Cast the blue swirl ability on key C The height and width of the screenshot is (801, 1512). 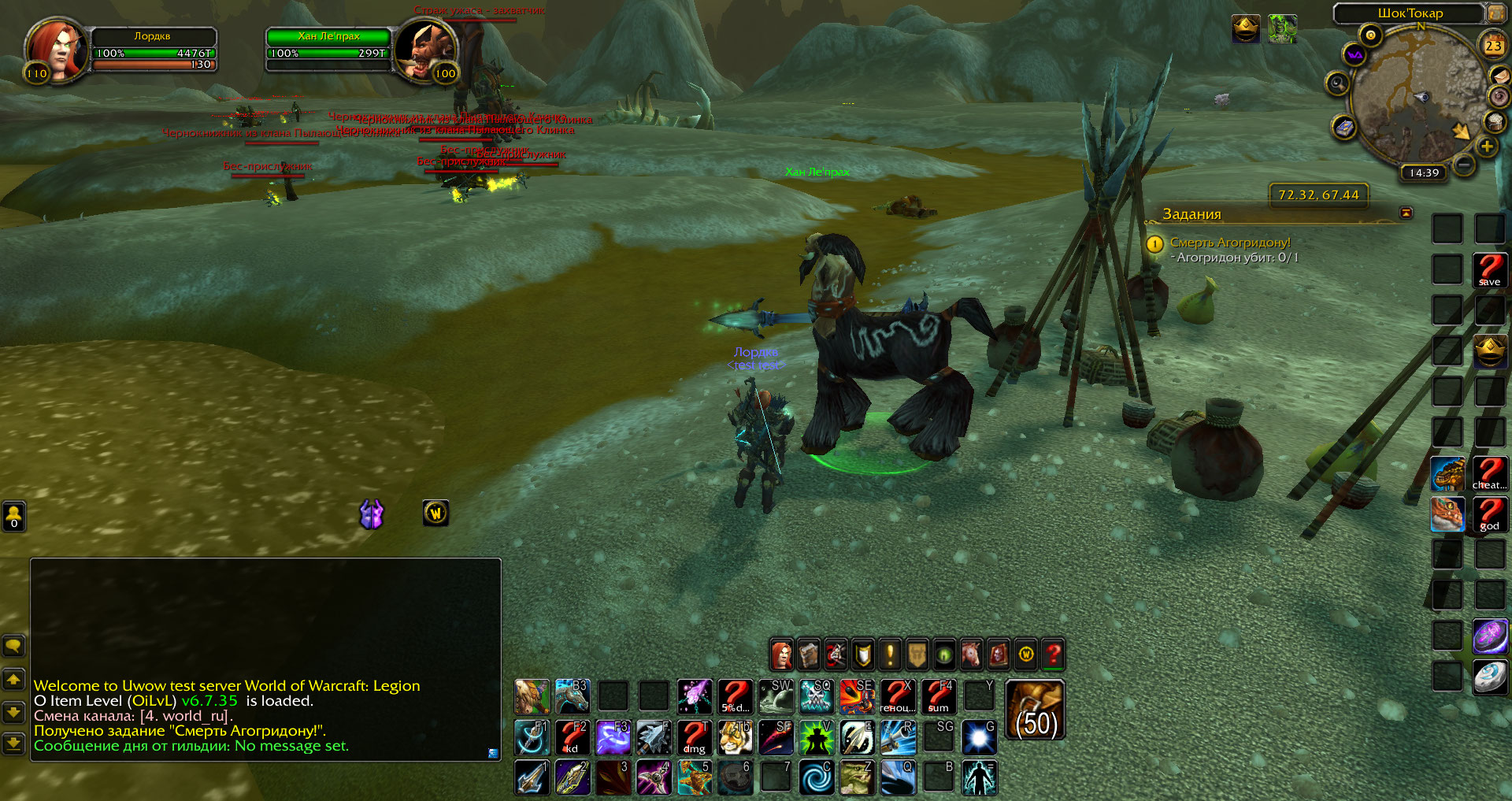[x=817, y=777]
